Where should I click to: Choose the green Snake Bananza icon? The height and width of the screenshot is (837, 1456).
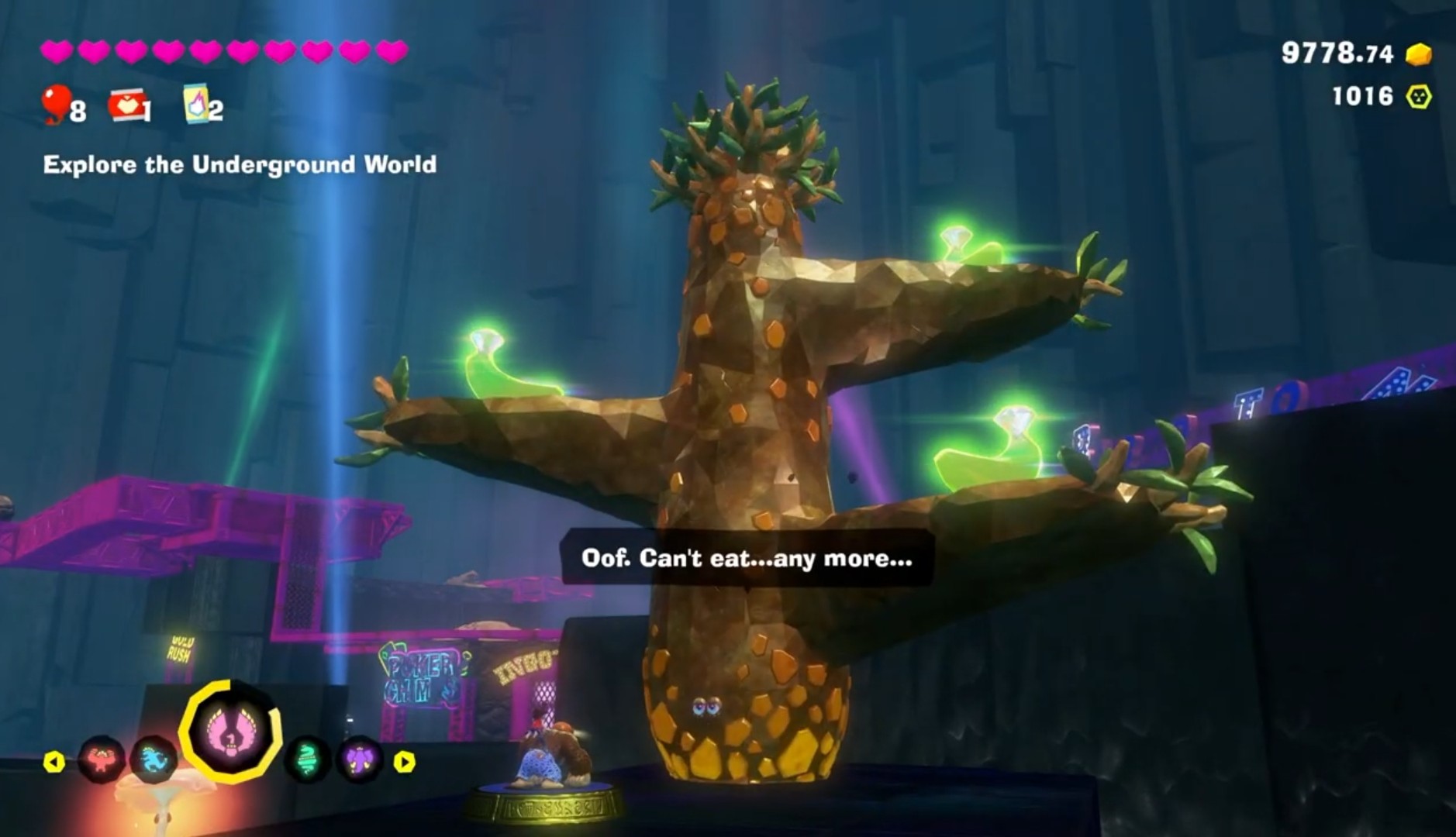[x=308, y=759]
